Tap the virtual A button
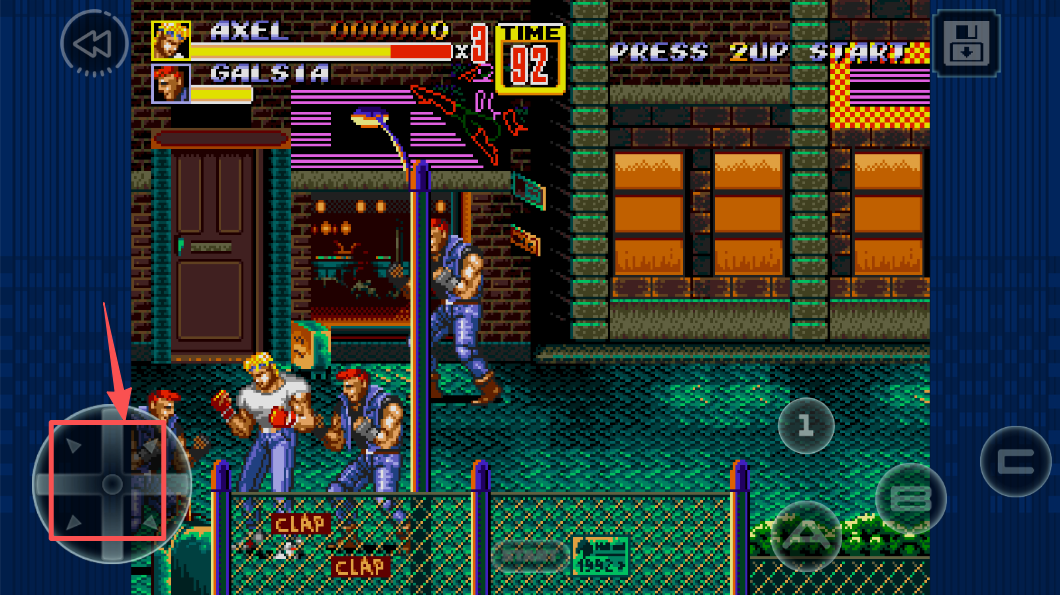The image size is (1060, 595). point(806,535)
